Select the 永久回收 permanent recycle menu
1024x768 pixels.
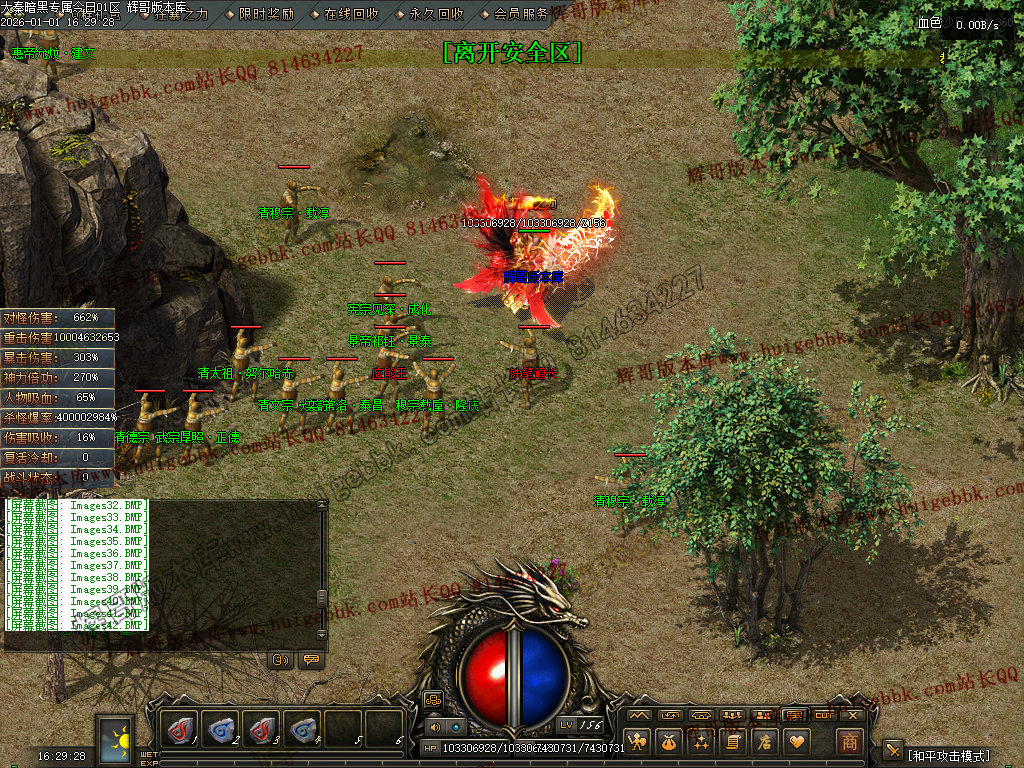436,14
